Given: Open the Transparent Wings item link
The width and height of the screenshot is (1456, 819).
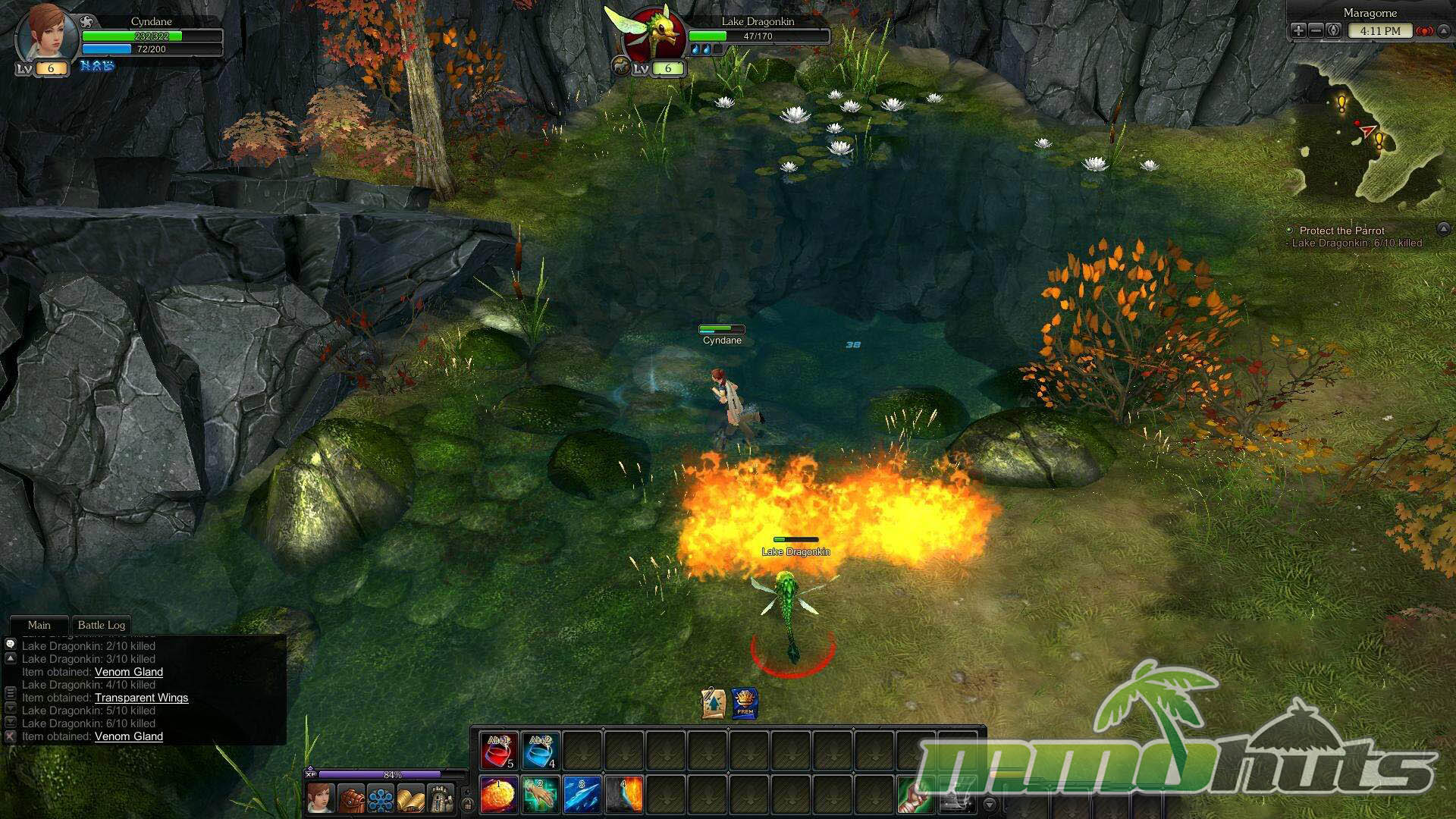Looking at the screenshot, I should [141, 698].
